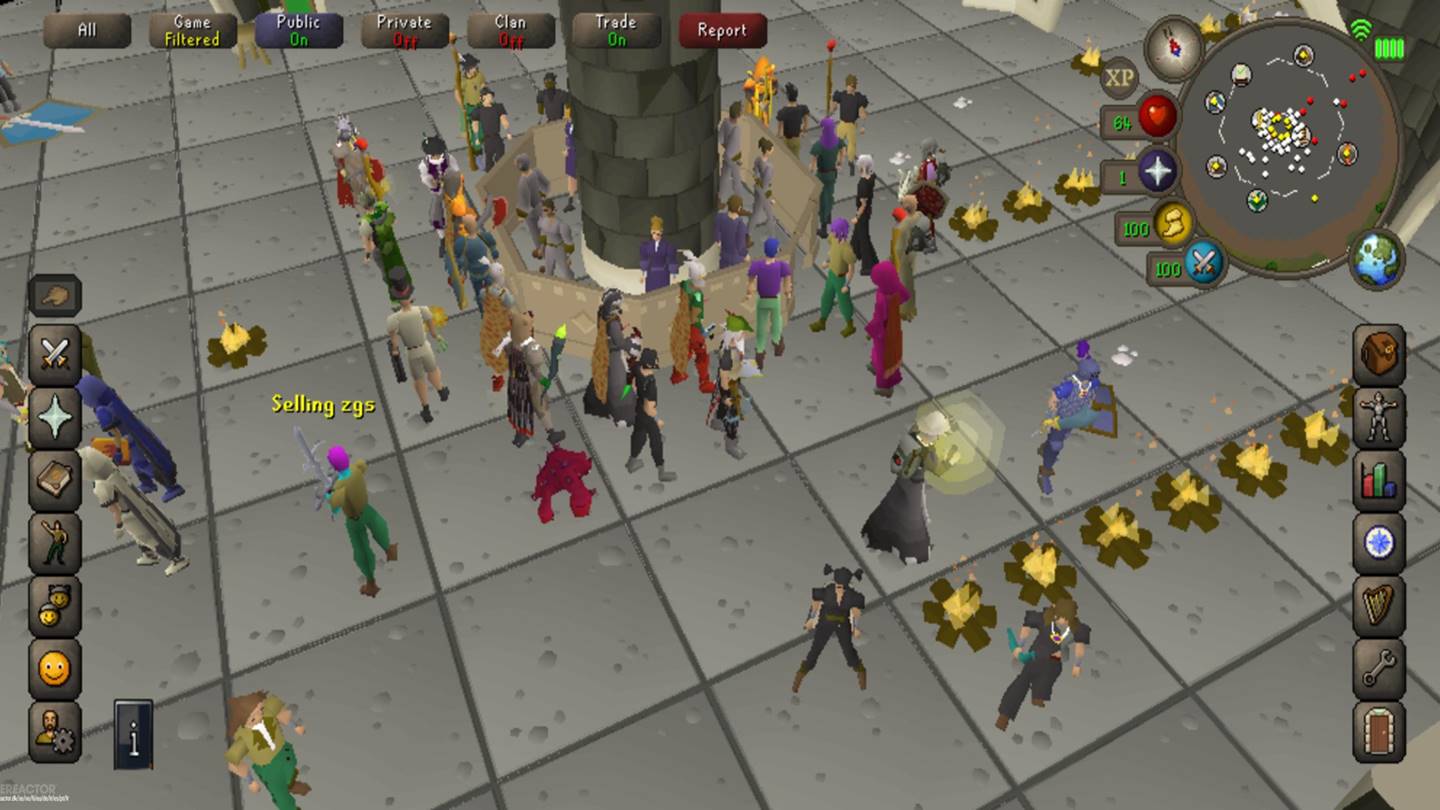Open the music player harp icon
The image size is (1440, 810).
(1379, 606)
